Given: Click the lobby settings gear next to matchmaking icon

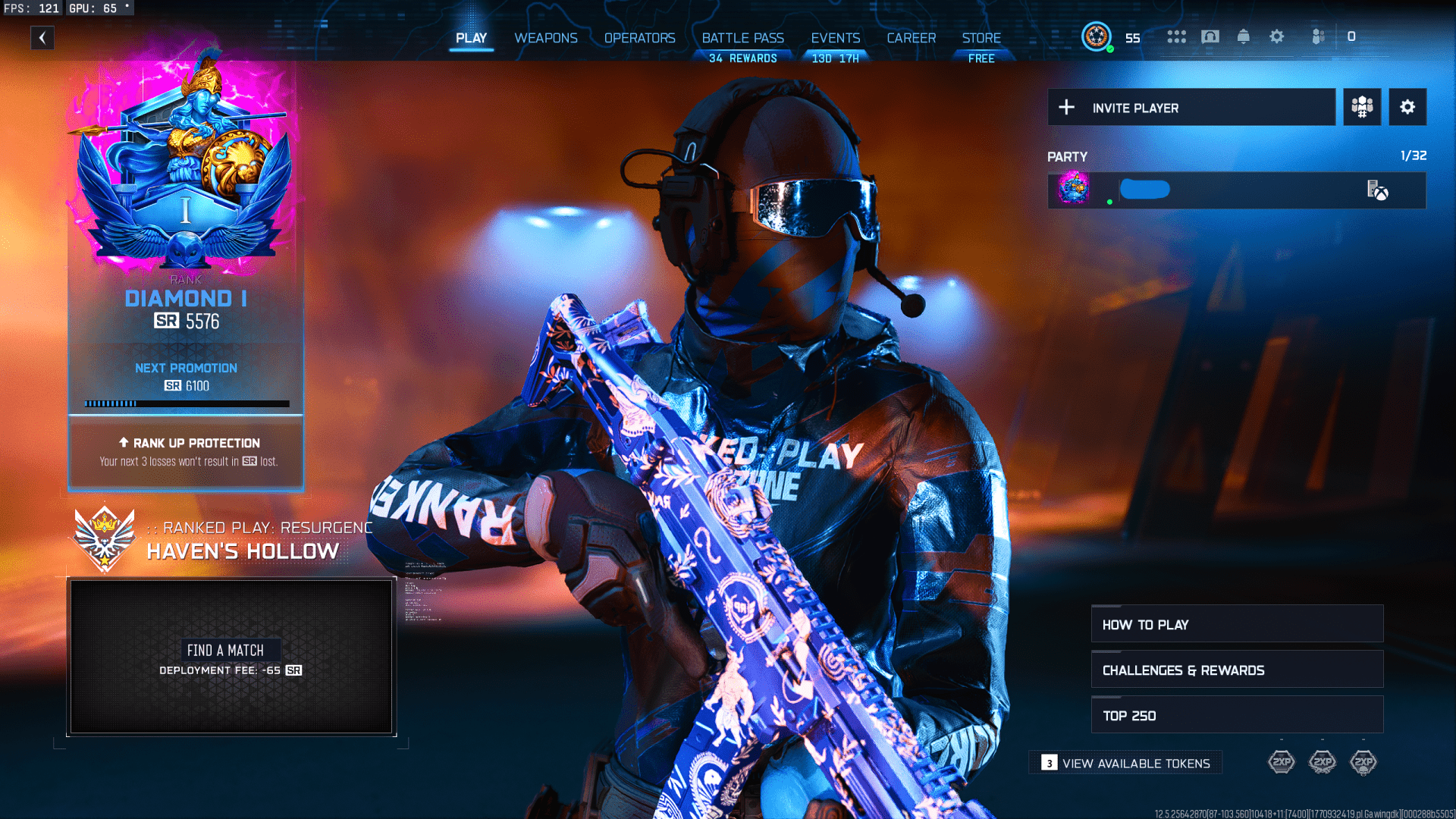Looking at the screenshot, I should click(1407, 107).
